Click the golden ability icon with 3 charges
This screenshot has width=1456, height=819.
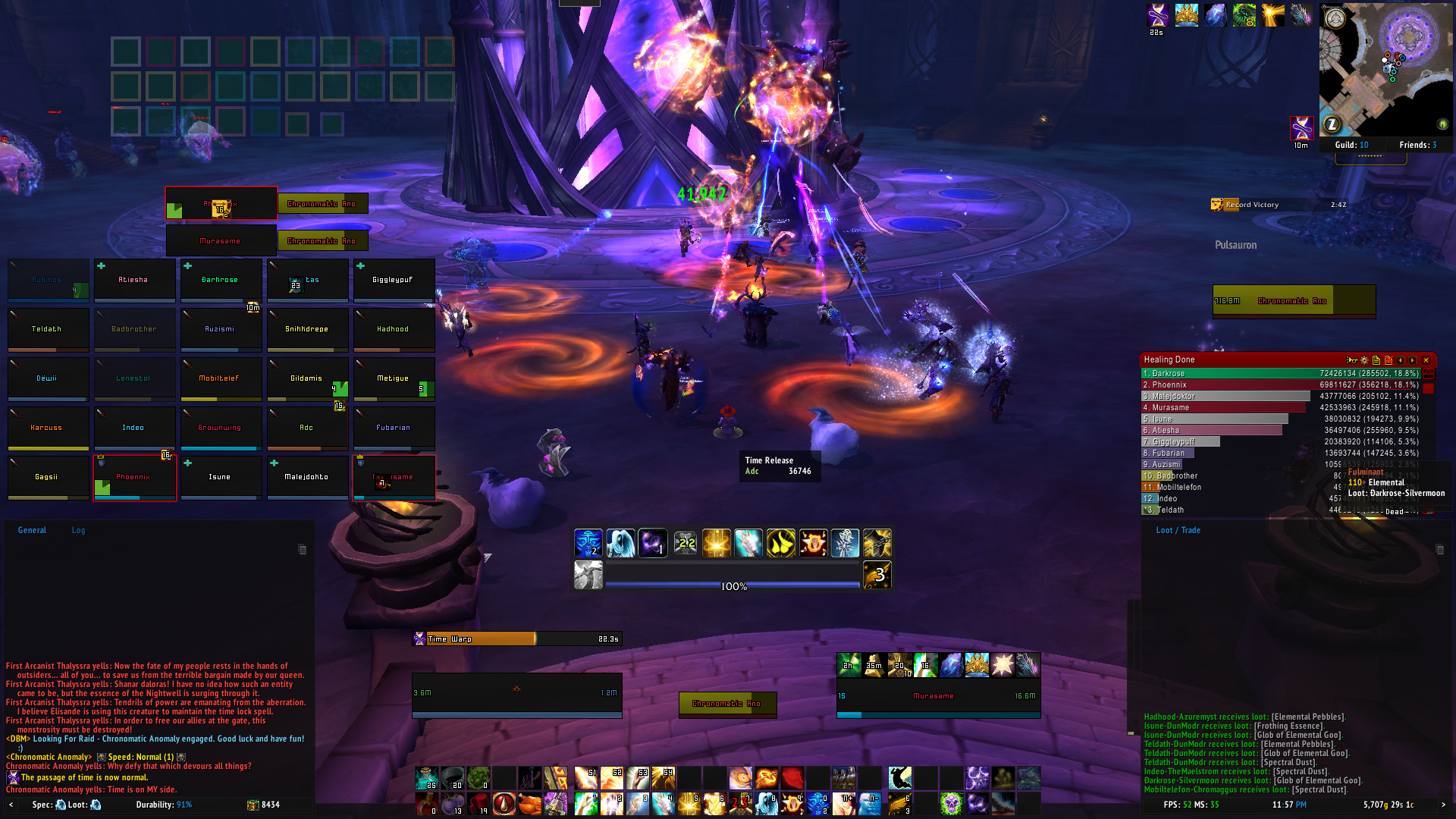coord(877,574)
